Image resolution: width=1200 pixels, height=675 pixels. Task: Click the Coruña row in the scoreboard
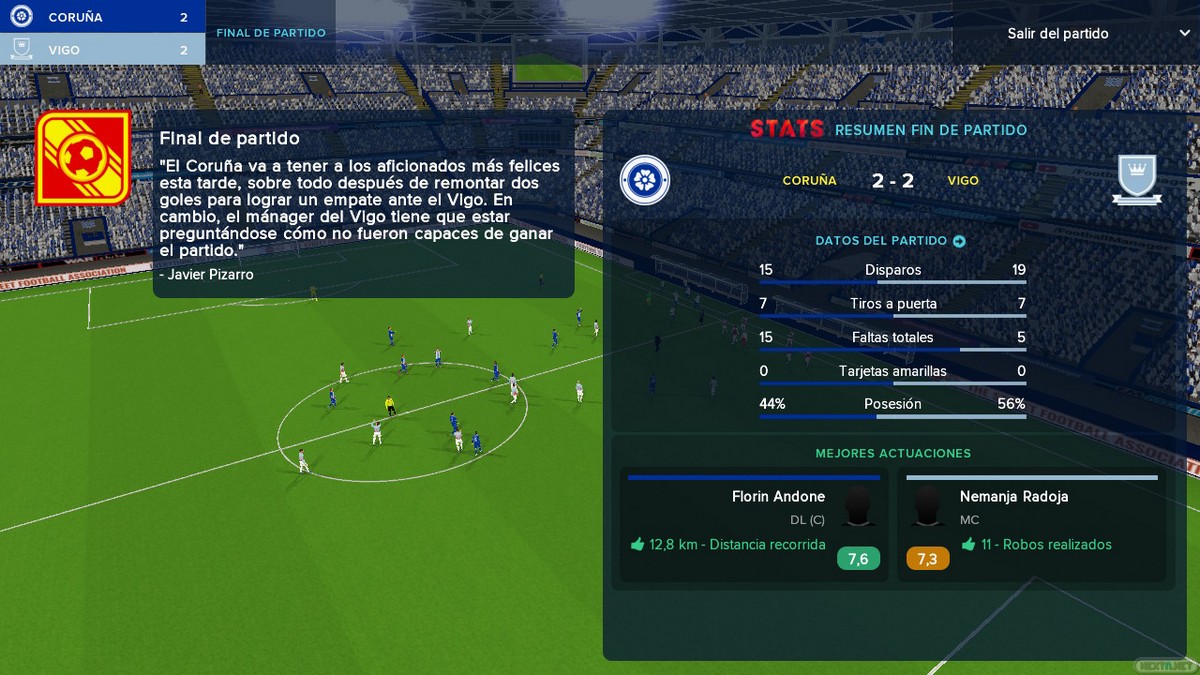coord(102,17)
